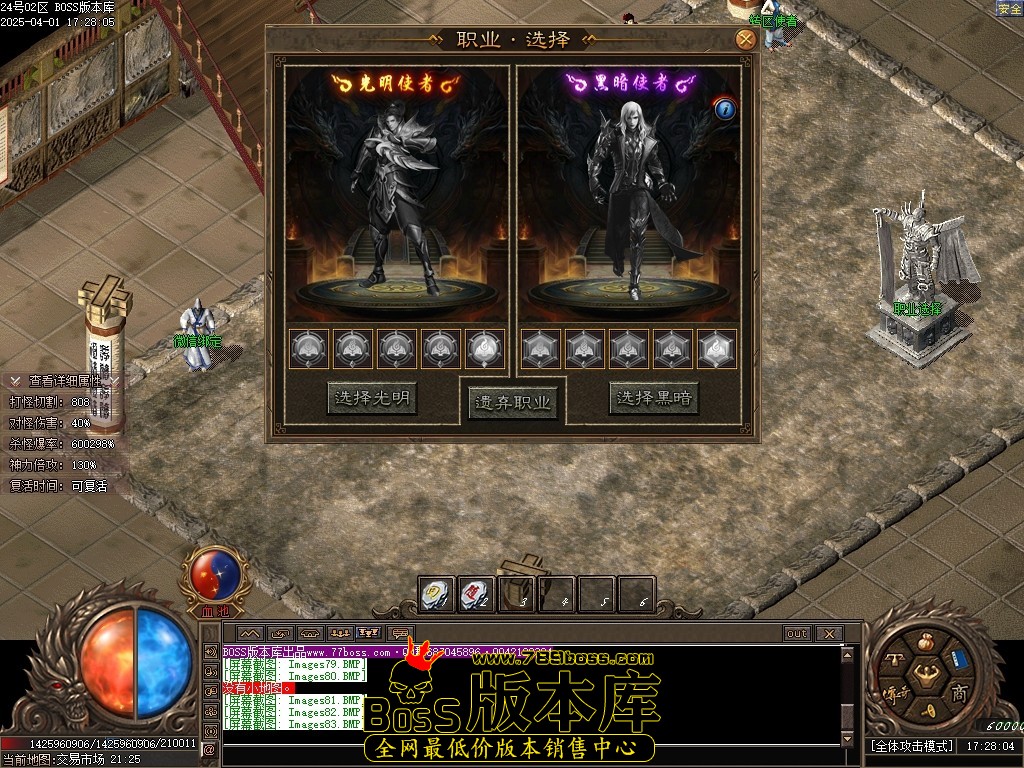Toggle the 全体攻击模式 attack mode label
1024x768 pixels.
coord(910,746)
